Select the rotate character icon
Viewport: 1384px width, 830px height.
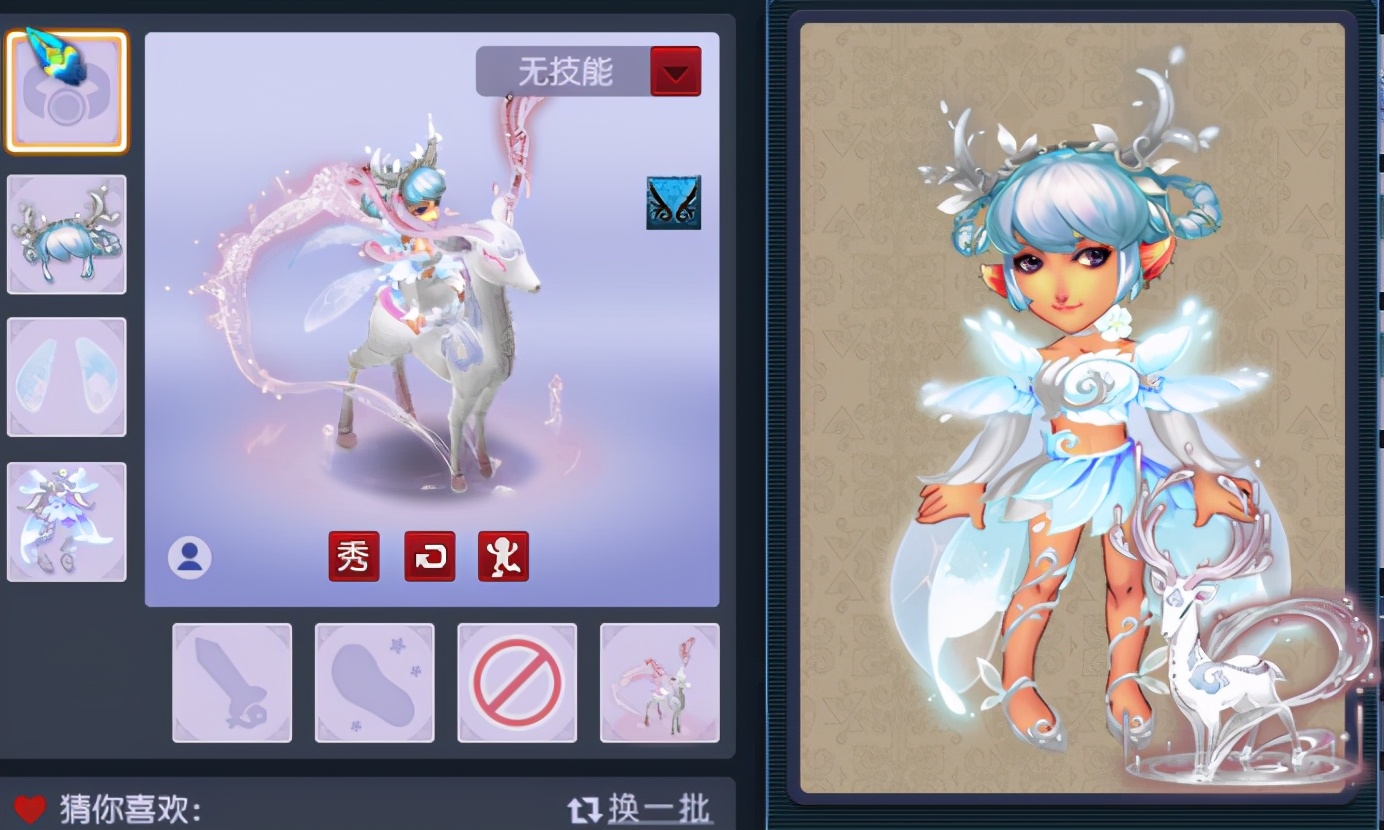[428, 557]
